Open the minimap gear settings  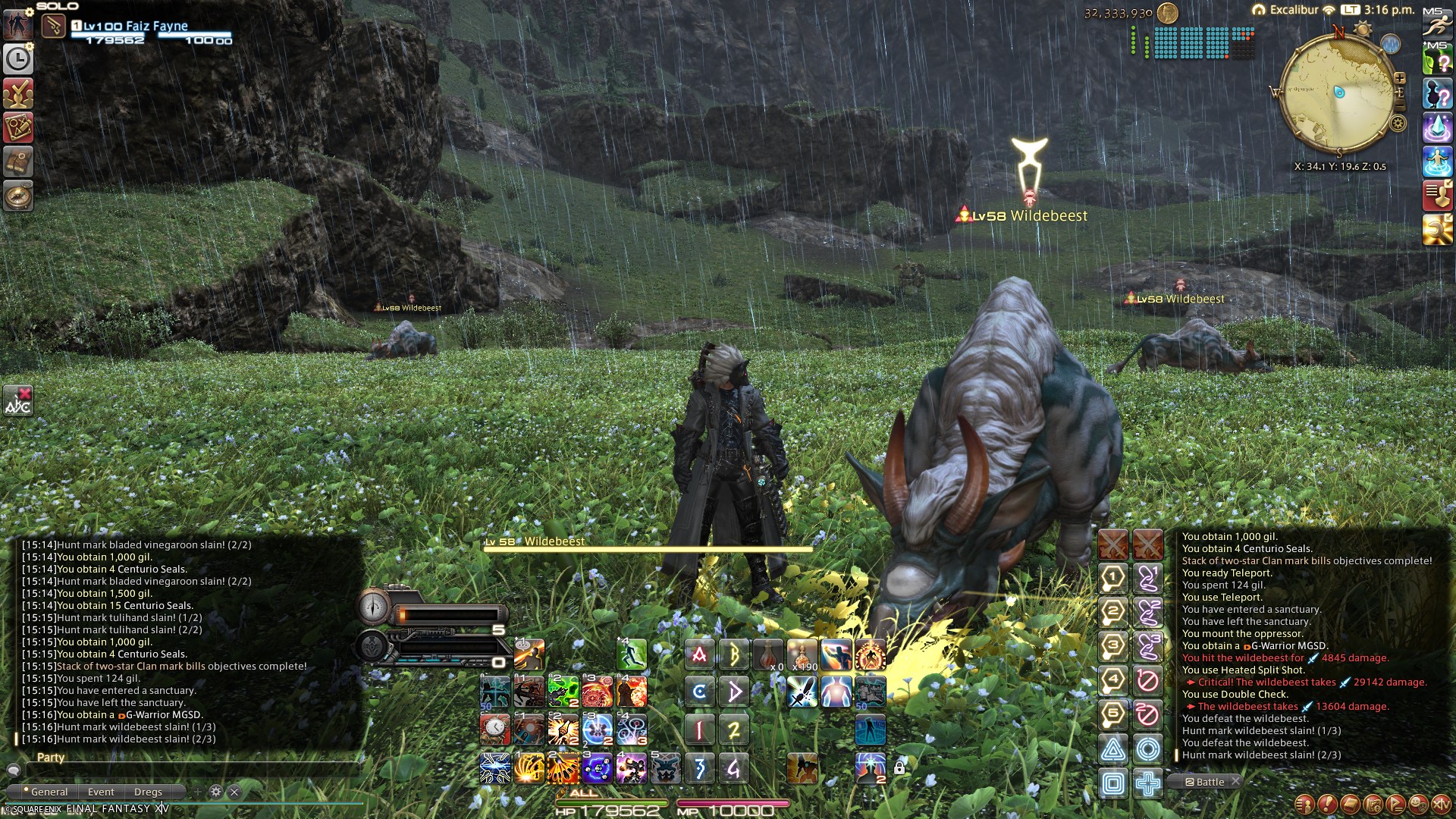tap(1398, 124)
